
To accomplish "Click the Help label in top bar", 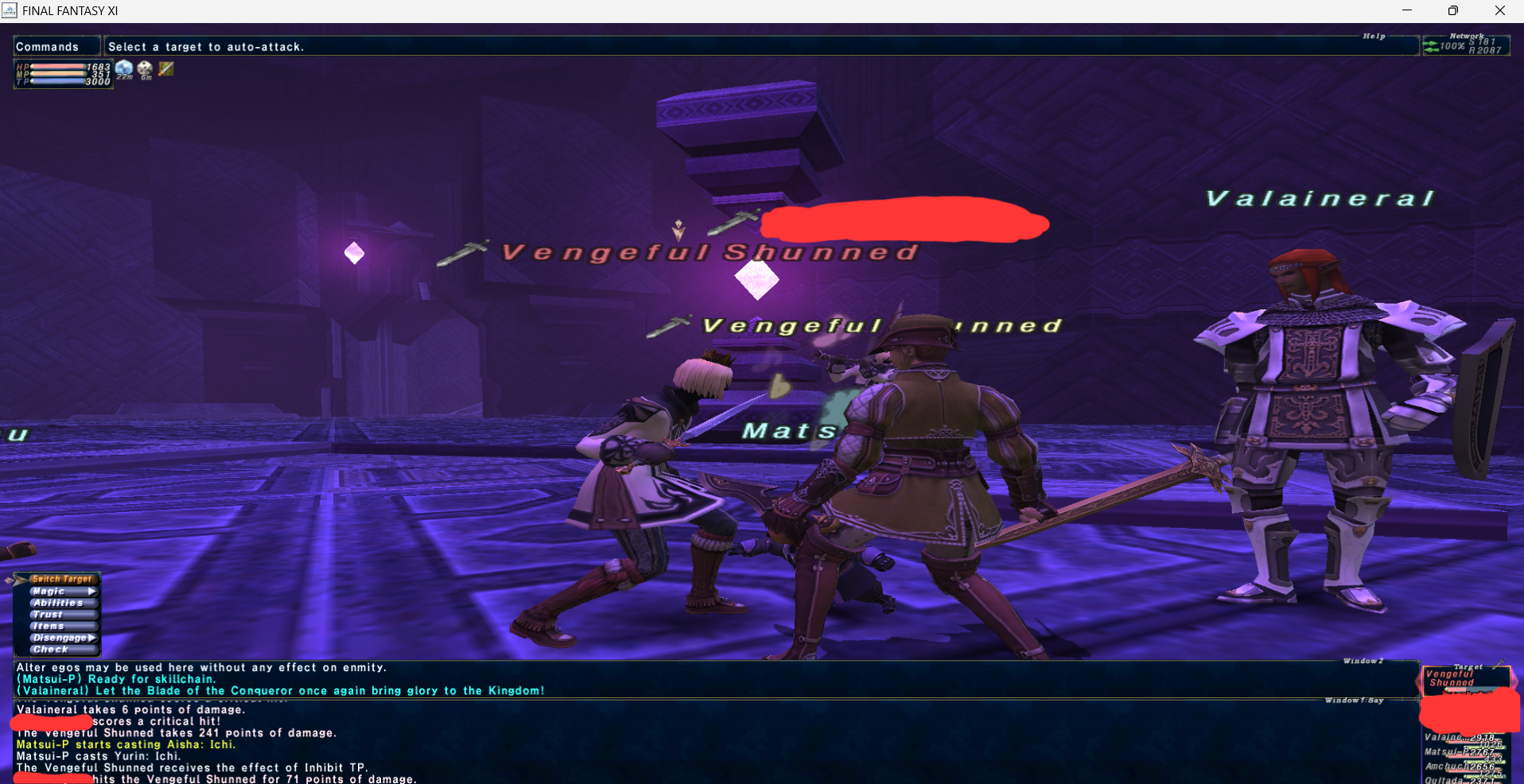I will pyautogui.click(x=1374, y=37).
